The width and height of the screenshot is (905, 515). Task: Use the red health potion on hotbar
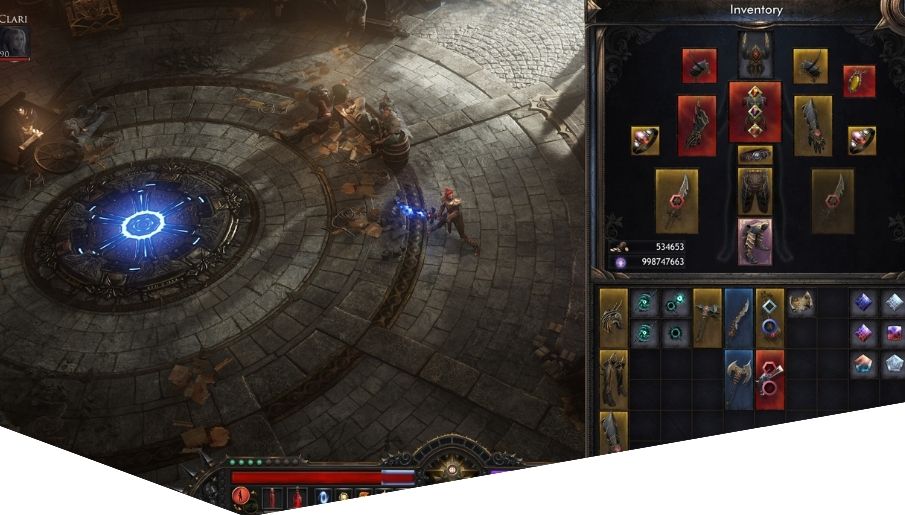(298, 497)
